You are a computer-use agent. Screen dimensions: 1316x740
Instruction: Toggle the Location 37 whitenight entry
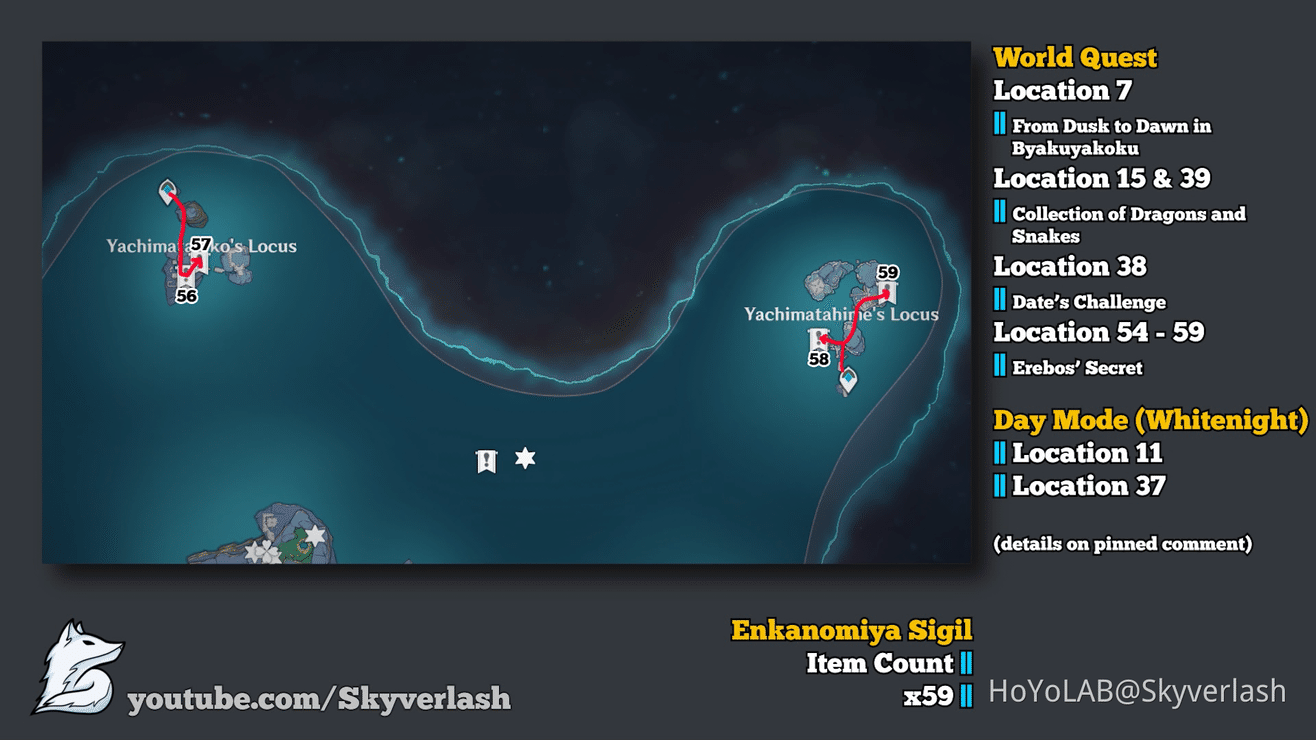[x=1088, y=486]
